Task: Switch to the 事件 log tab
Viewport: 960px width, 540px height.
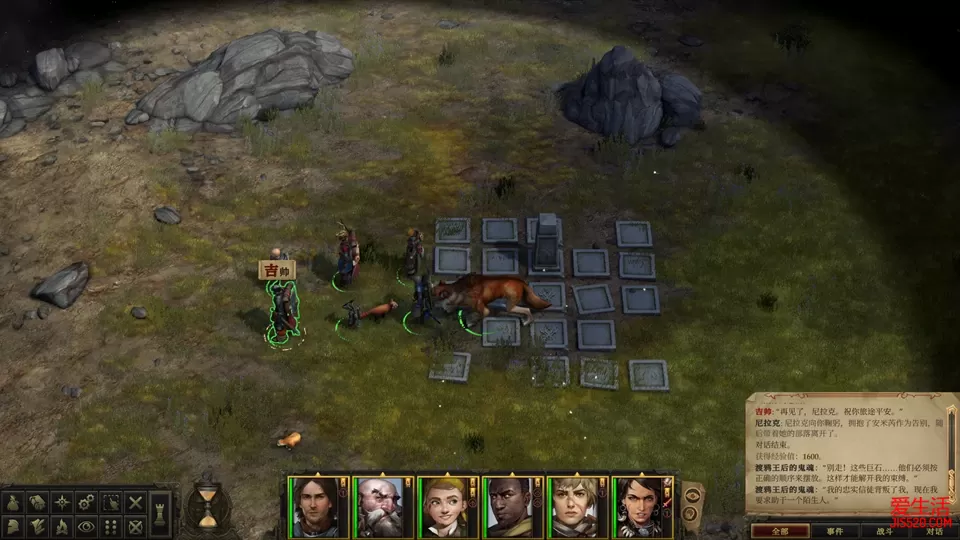Action: 835,532
